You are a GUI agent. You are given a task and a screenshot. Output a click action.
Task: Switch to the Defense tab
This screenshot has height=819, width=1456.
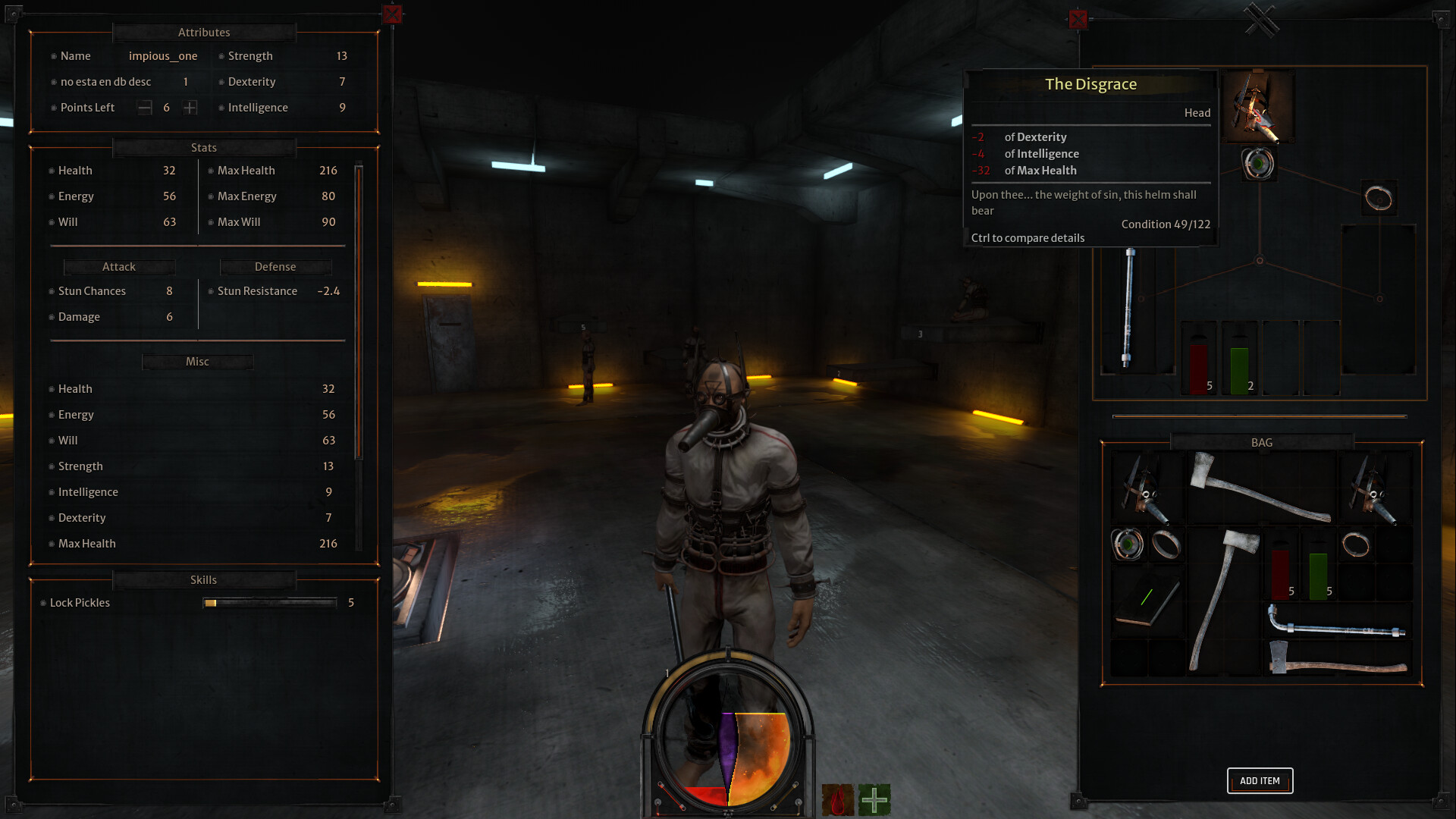pos(275,267)
